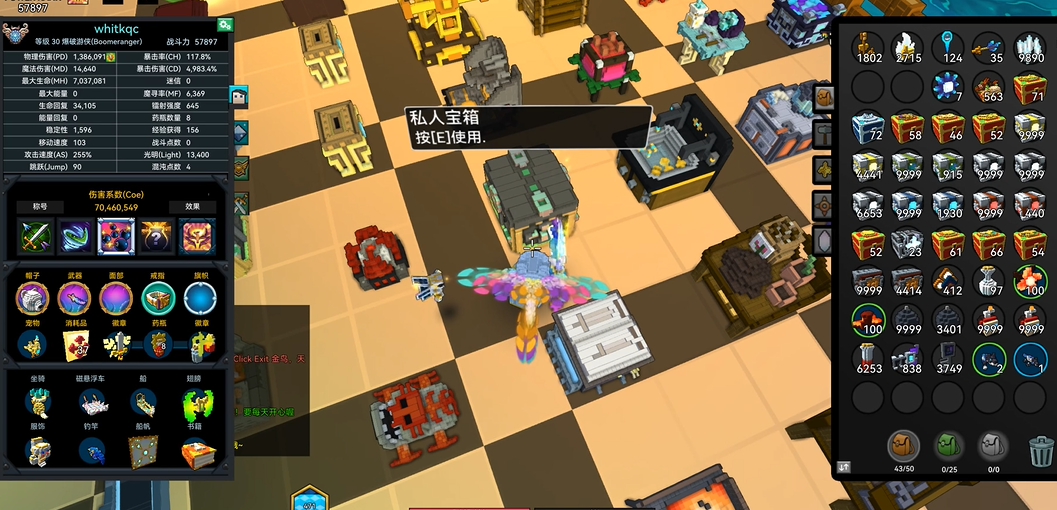Click the 称号 title button
Screen dimensions: 1057x510
[41, 207]
